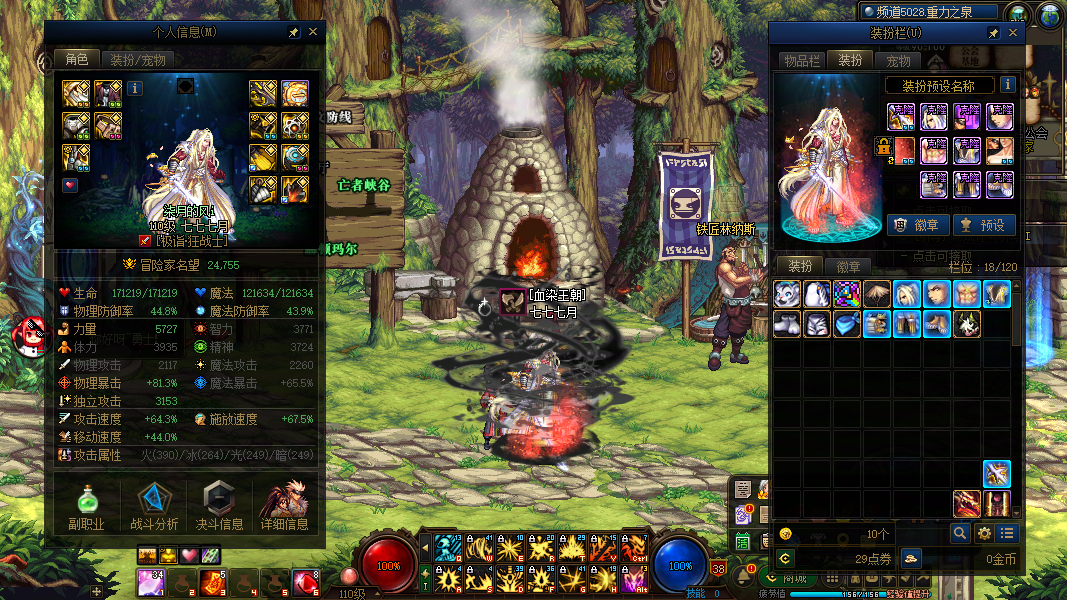1067x600 pixels.
Task: Toggle the padlock on the avatar slot
Action: 884,146
